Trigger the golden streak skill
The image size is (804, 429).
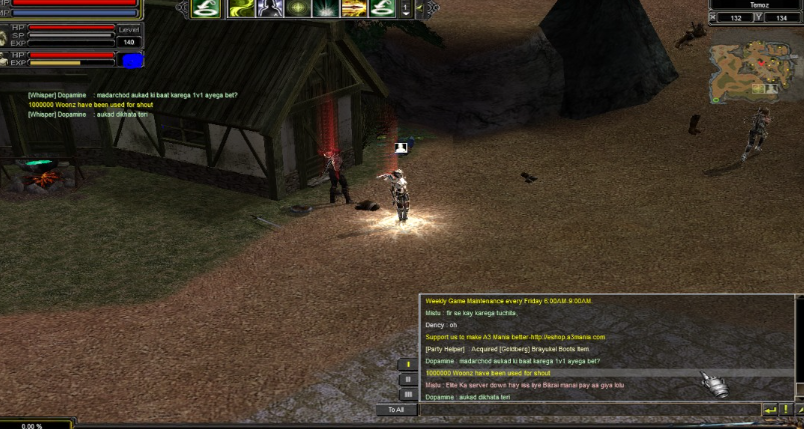click(x=353, y=9)
